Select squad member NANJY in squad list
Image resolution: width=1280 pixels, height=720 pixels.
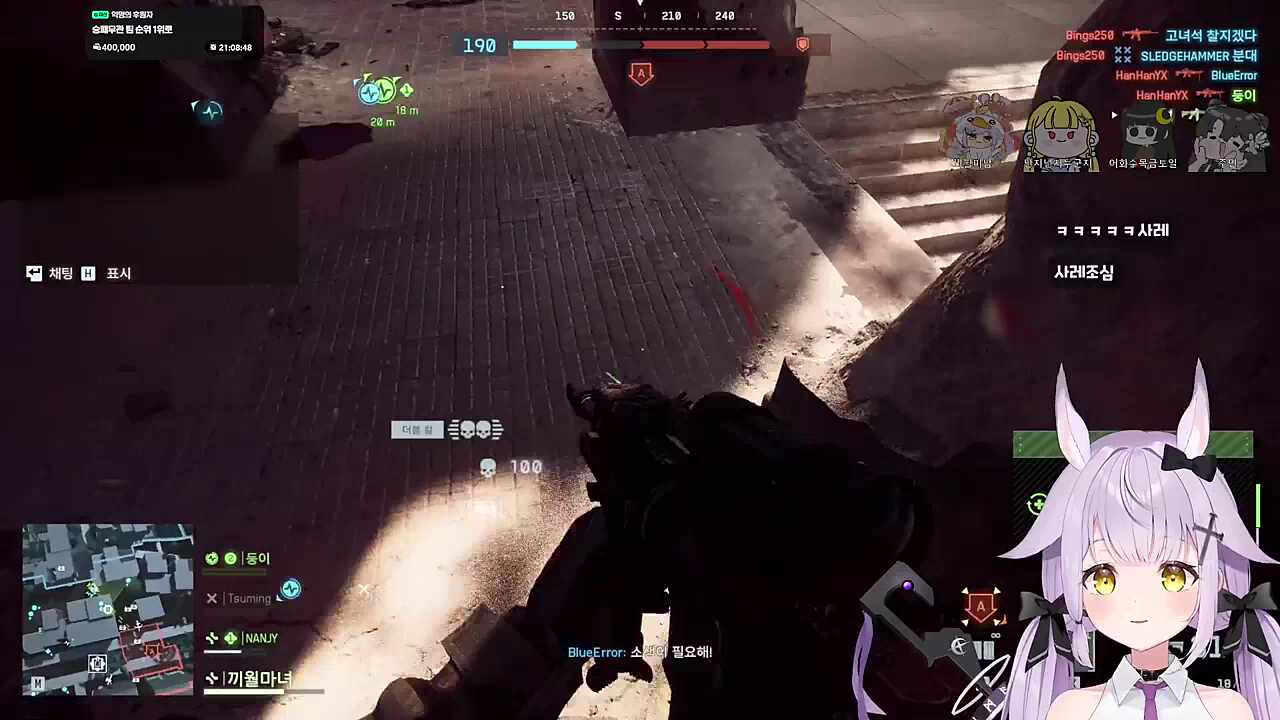coord(260,638)
